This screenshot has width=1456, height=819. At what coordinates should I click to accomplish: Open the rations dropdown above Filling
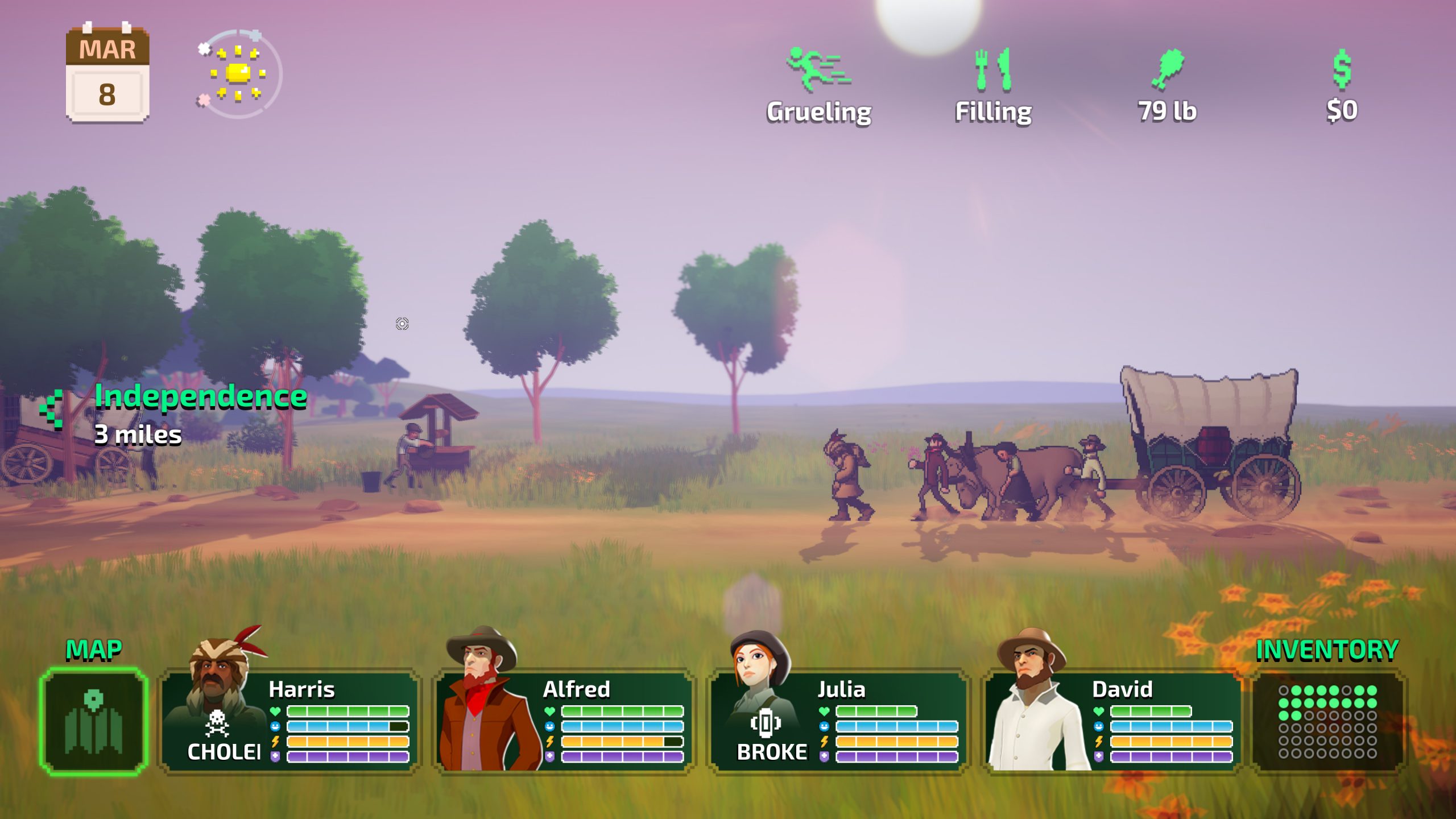[x=993, y=85]
